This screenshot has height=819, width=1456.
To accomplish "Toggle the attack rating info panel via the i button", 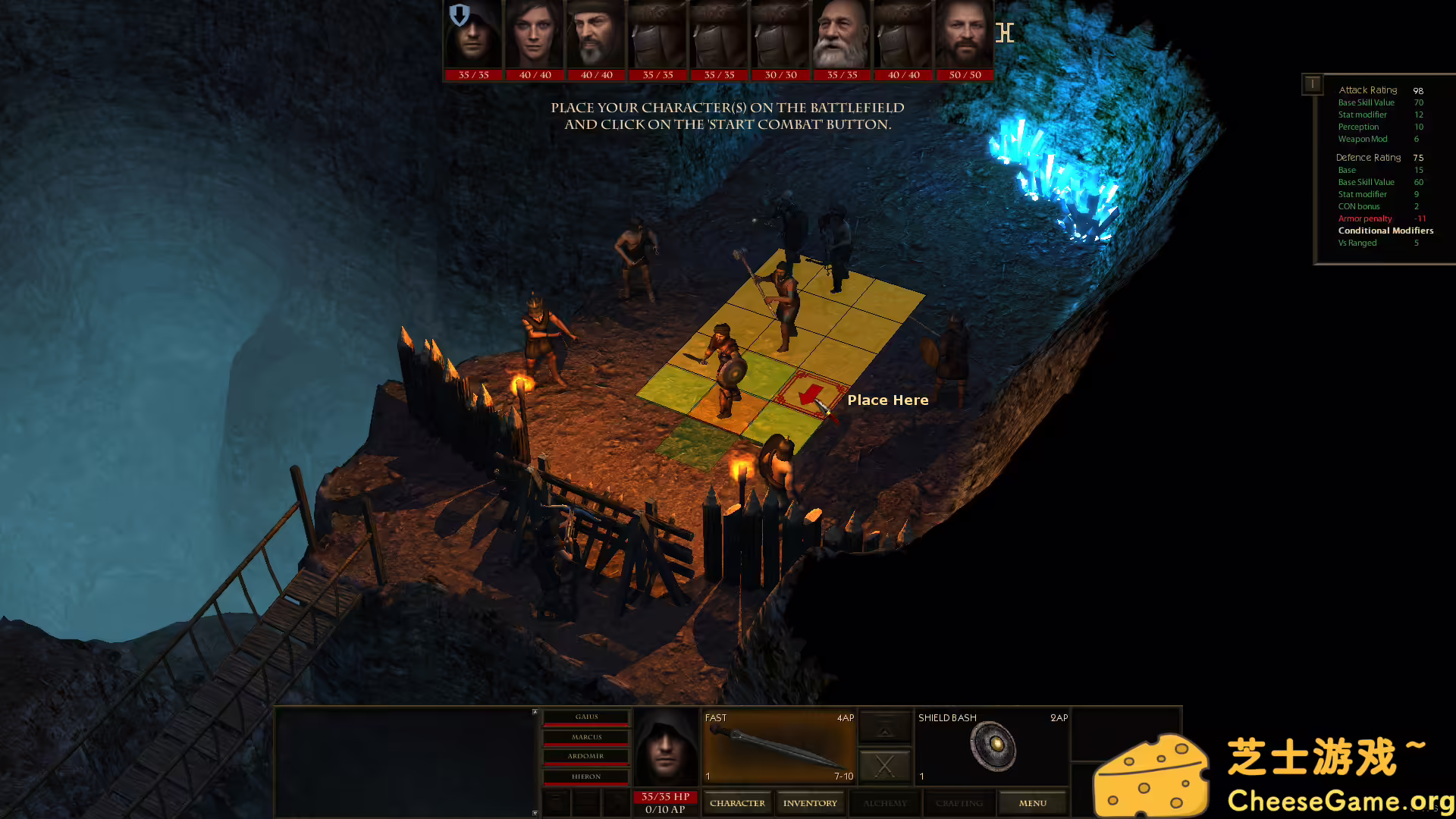I will [x=1313, y=84].
